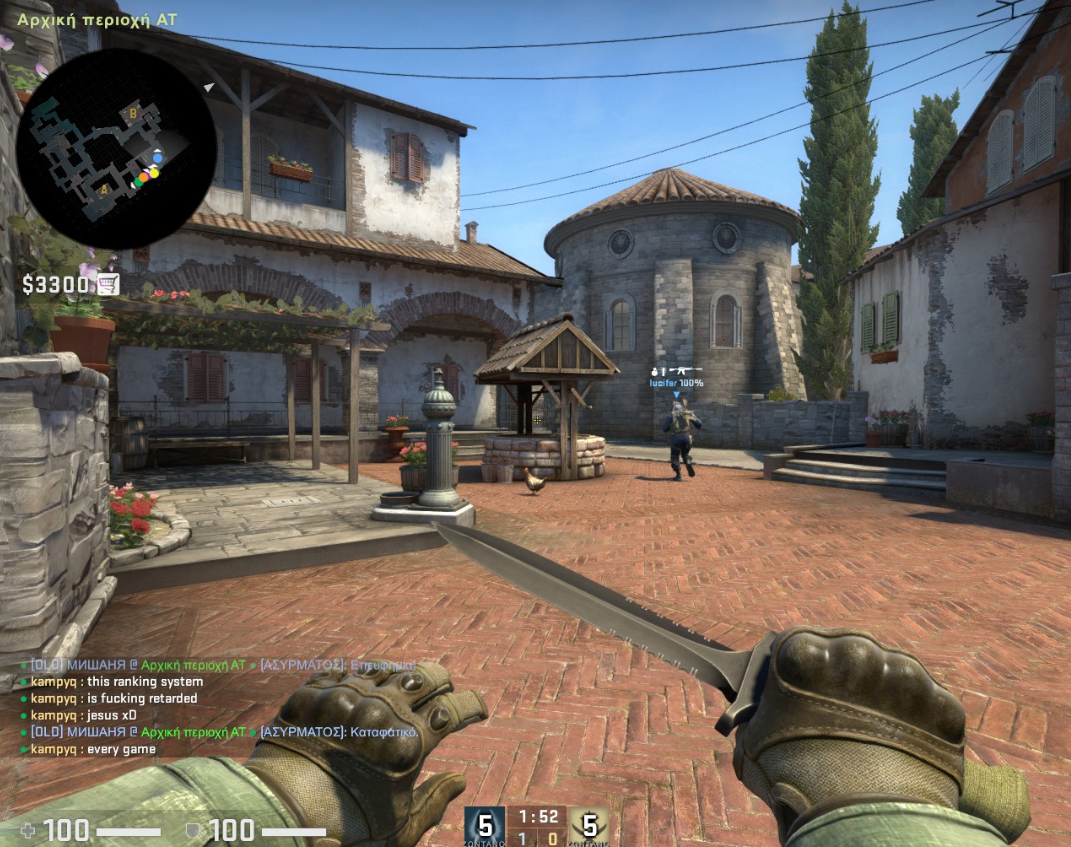Screen dimensions: 1071x847
Task: Select teammate lucifer's name tag
Action: (676, 383)
